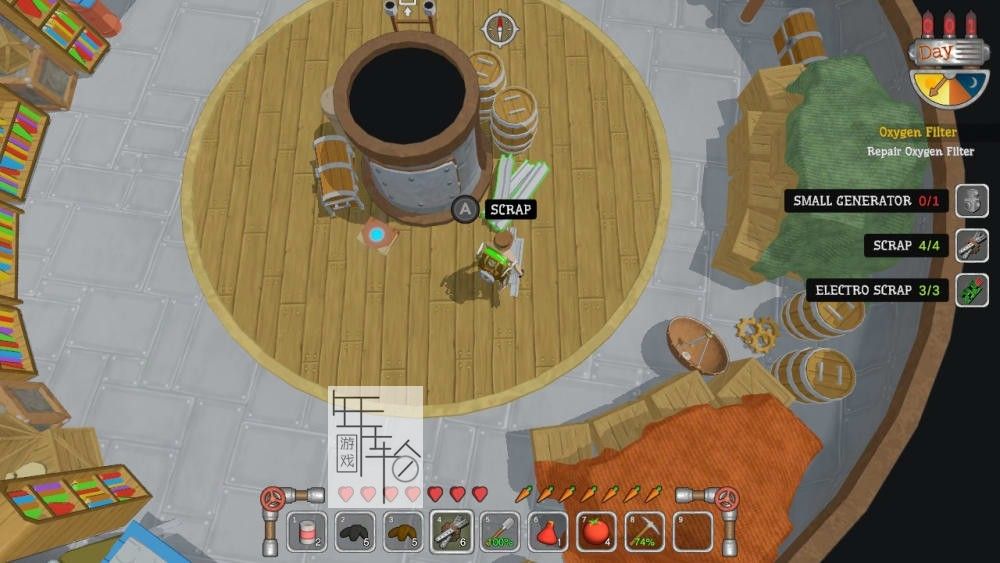
Task: Equip the pickaxe from the hotbar
Action: point(644,532)
